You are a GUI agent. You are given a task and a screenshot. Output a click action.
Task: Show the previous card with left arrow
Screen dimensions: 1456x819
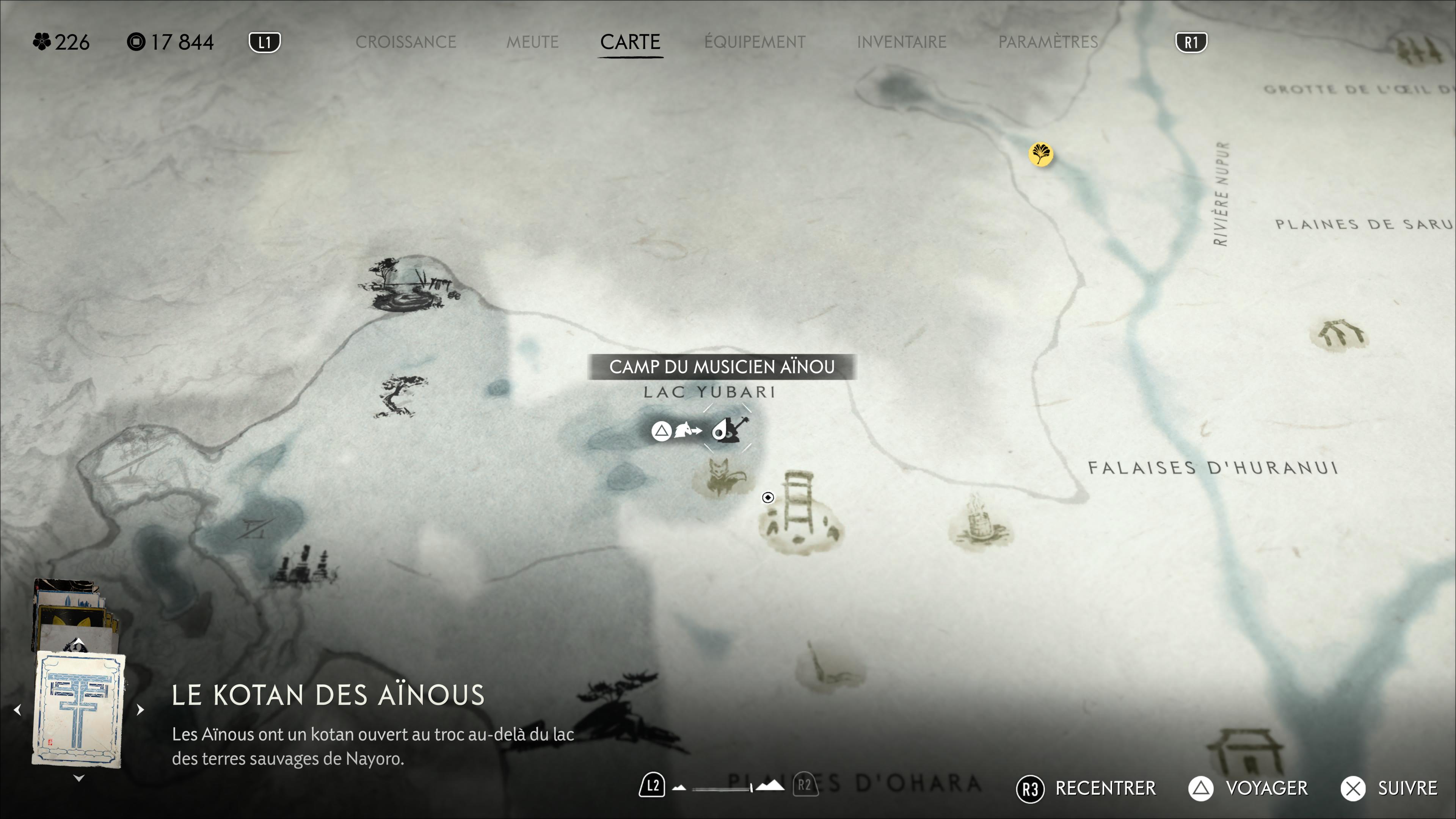point(17,709)
